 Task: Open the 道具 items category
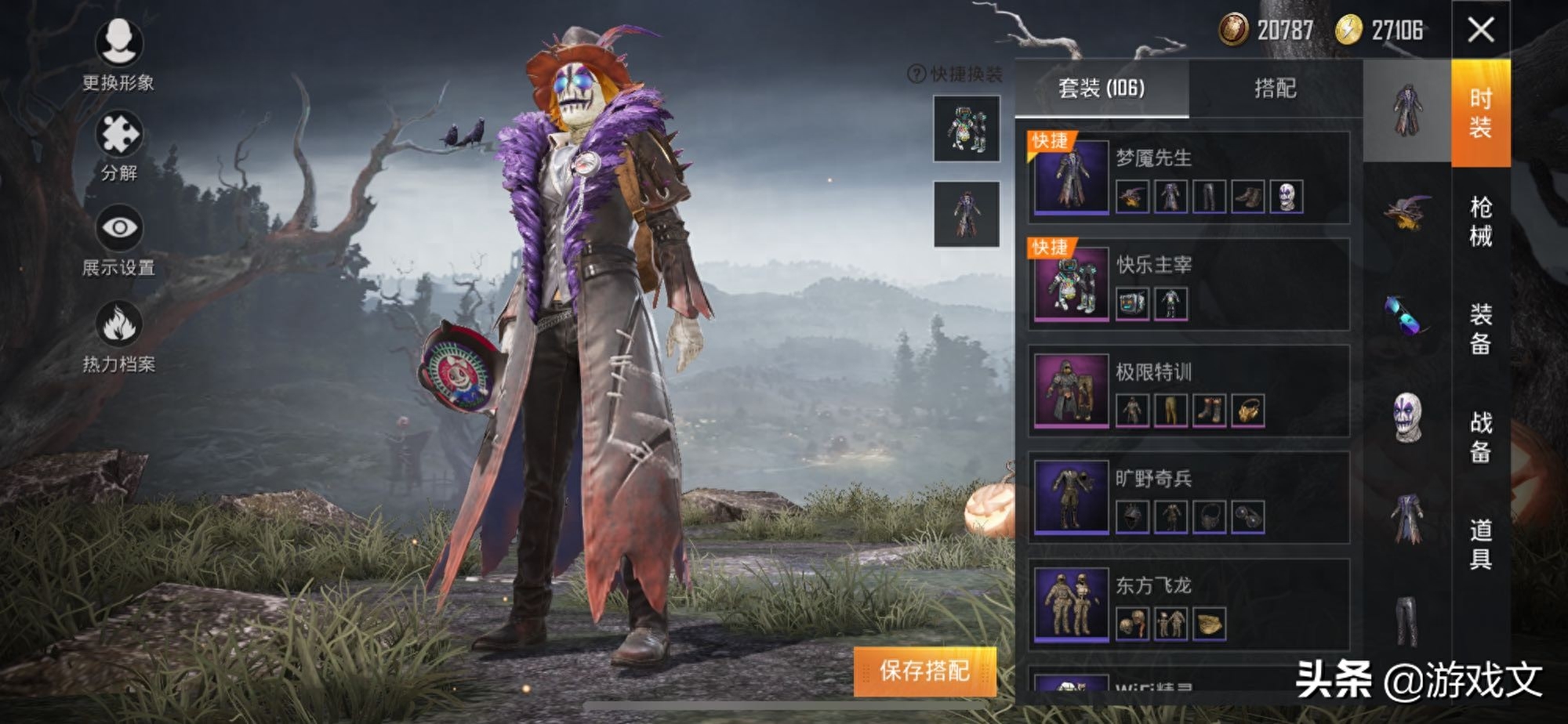[1480, 544]
